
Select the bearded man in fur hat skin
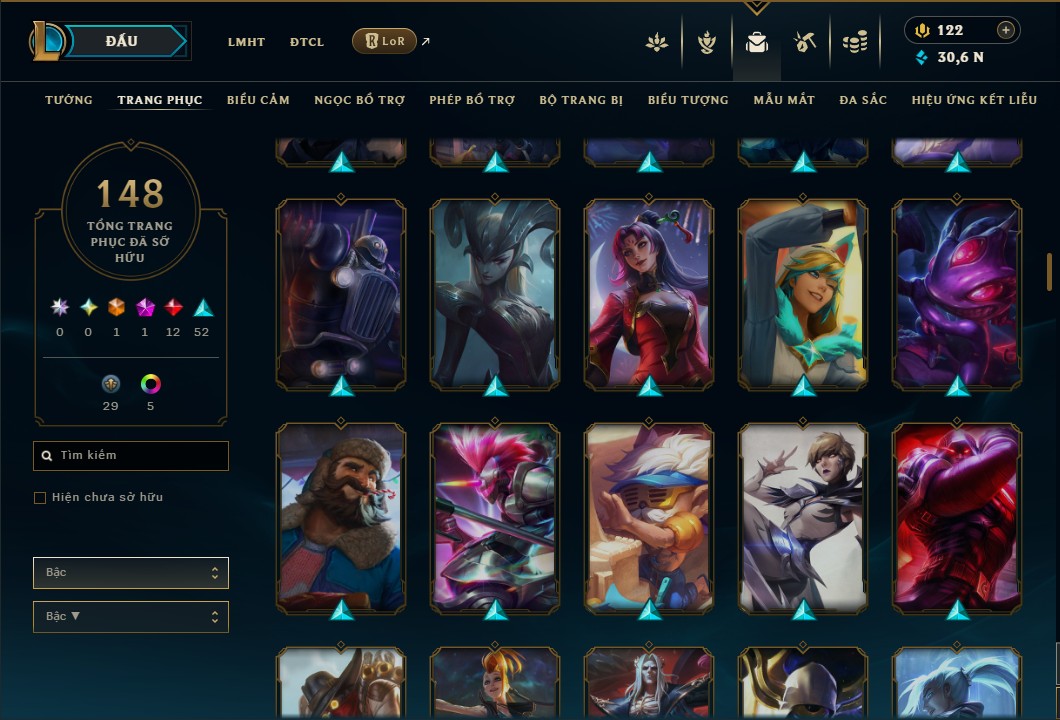[x=341, y=517]
